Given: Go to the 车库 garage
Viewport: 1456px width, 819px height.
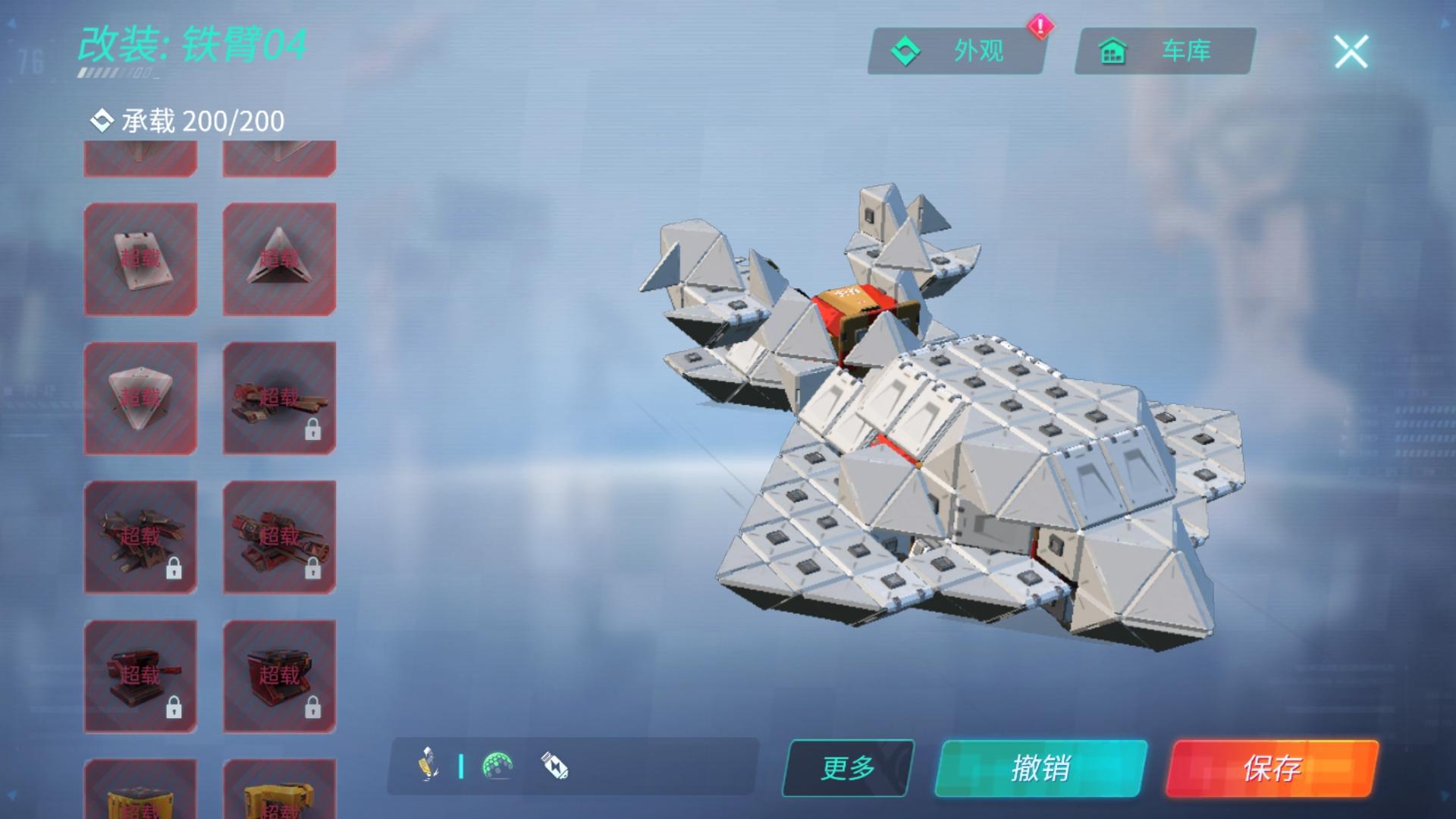Looking at the screenshot, I should tap(1165, 52).
